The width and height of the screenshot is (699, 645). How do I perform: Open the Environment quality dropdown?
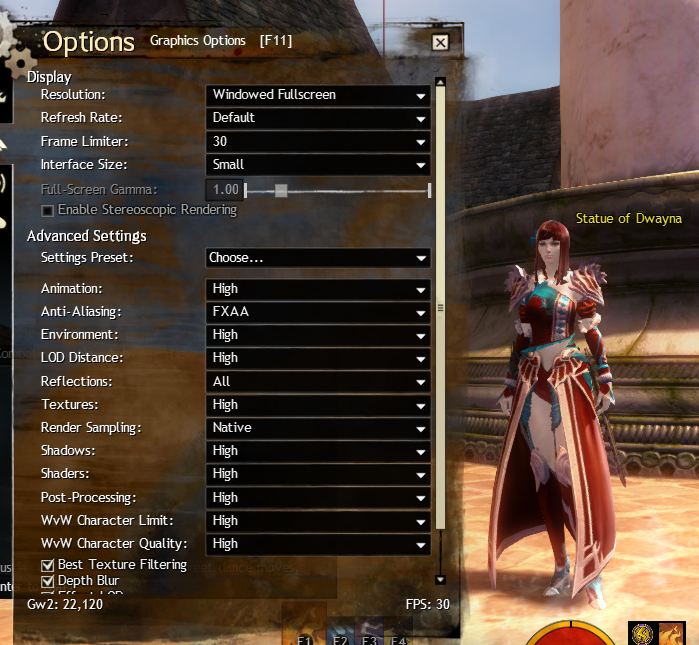click(x=318, y=335)
